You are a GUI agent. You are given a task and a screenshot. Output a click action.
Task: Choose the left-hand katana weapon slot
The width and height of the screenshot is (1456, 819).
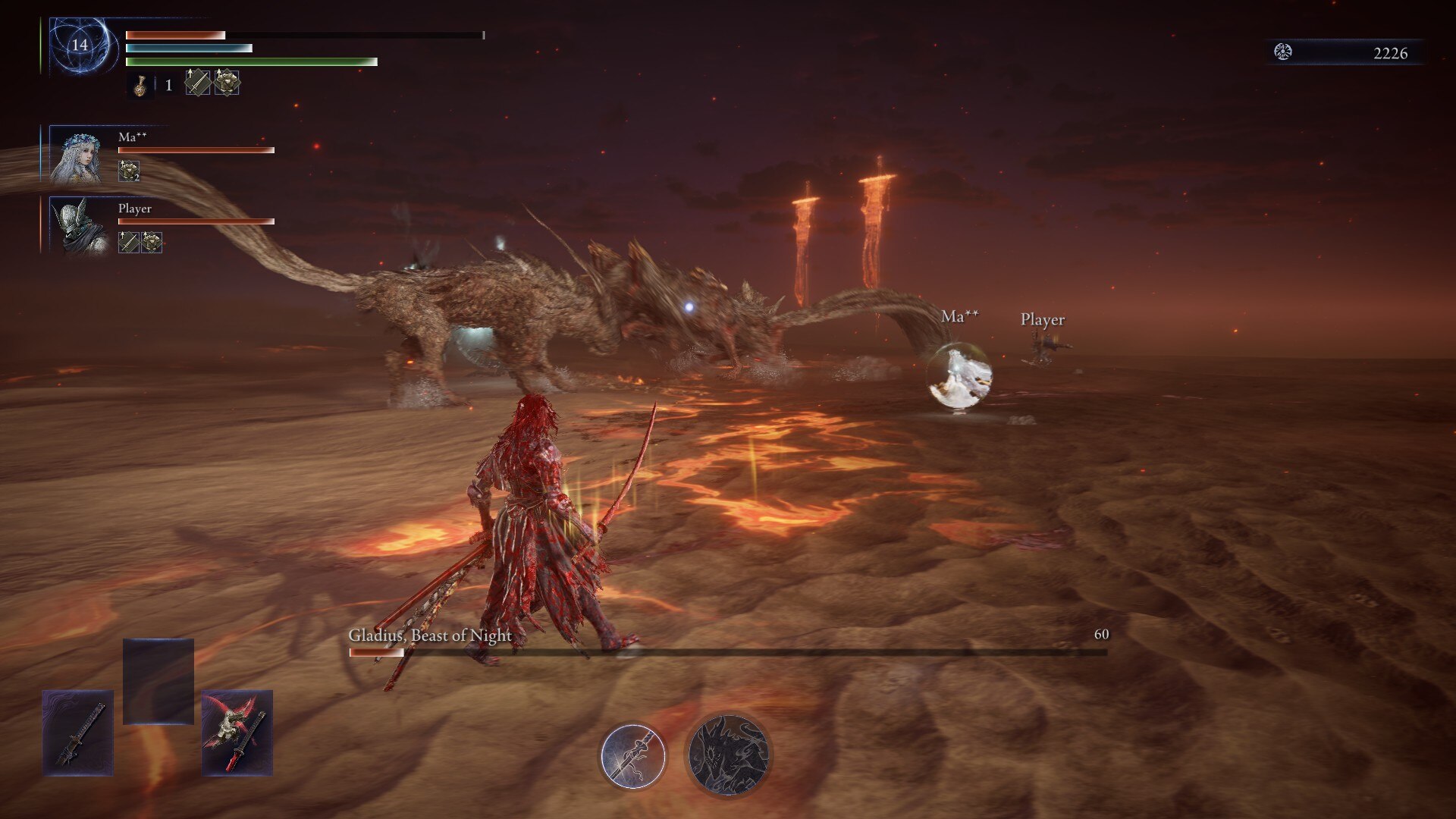pos(78,733)
